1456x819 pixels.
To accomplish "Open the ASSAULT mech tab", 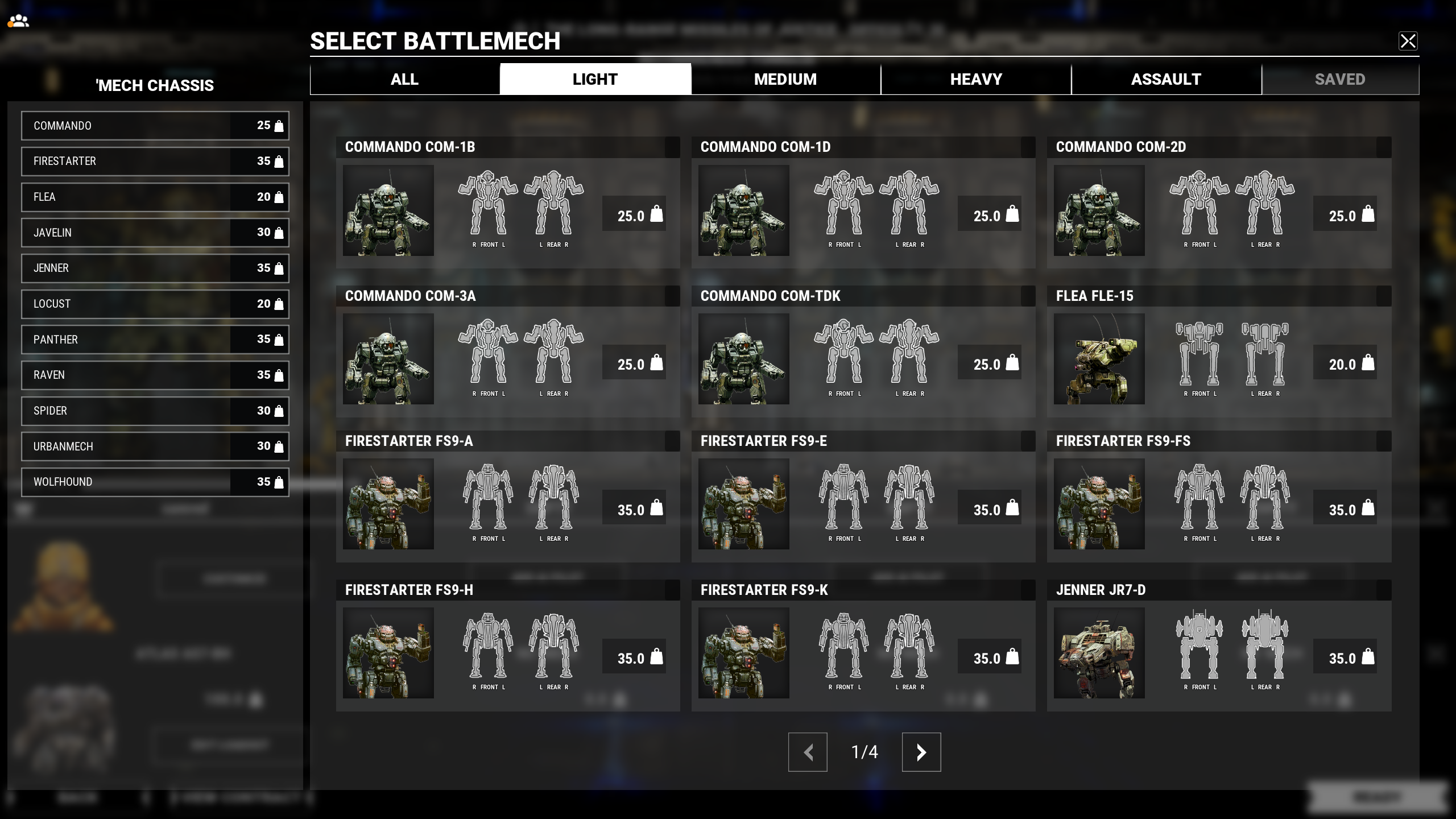I will point(1167,78).
